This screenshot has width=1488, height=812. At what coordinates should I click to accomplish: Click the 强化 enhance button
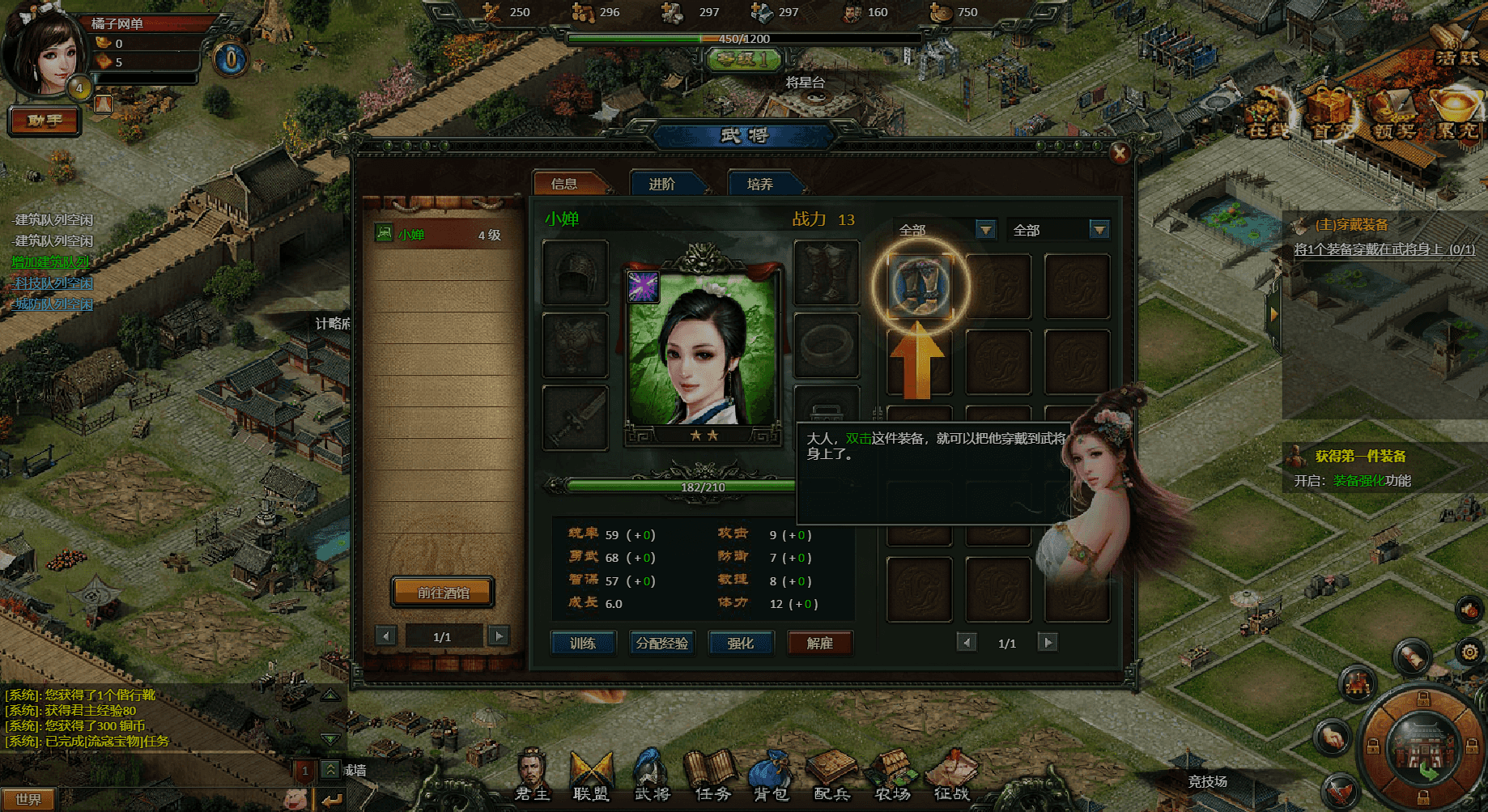pos(740,643)
